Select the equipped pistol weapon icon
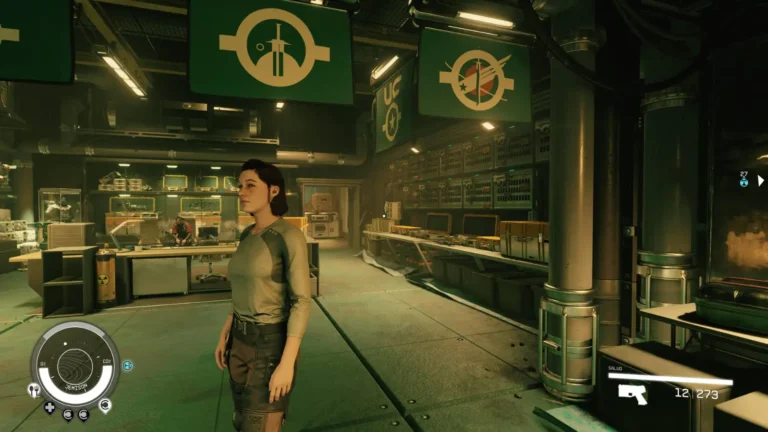Screen dimensions: 768x432 [x=632, y=394]
